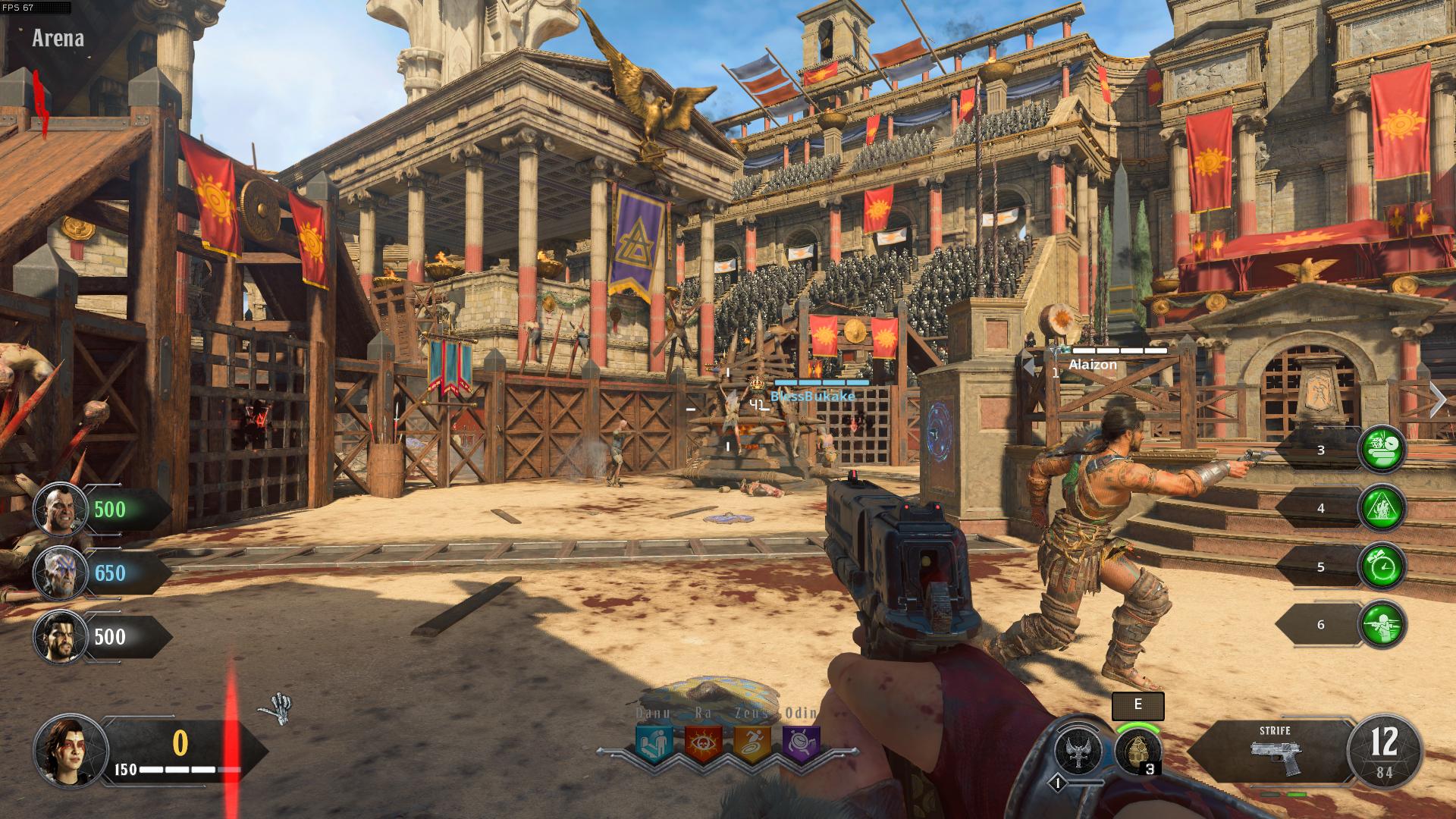Click the mohawk teammate portrait
Screen dimensions: 1456x819
click(61, 509)
